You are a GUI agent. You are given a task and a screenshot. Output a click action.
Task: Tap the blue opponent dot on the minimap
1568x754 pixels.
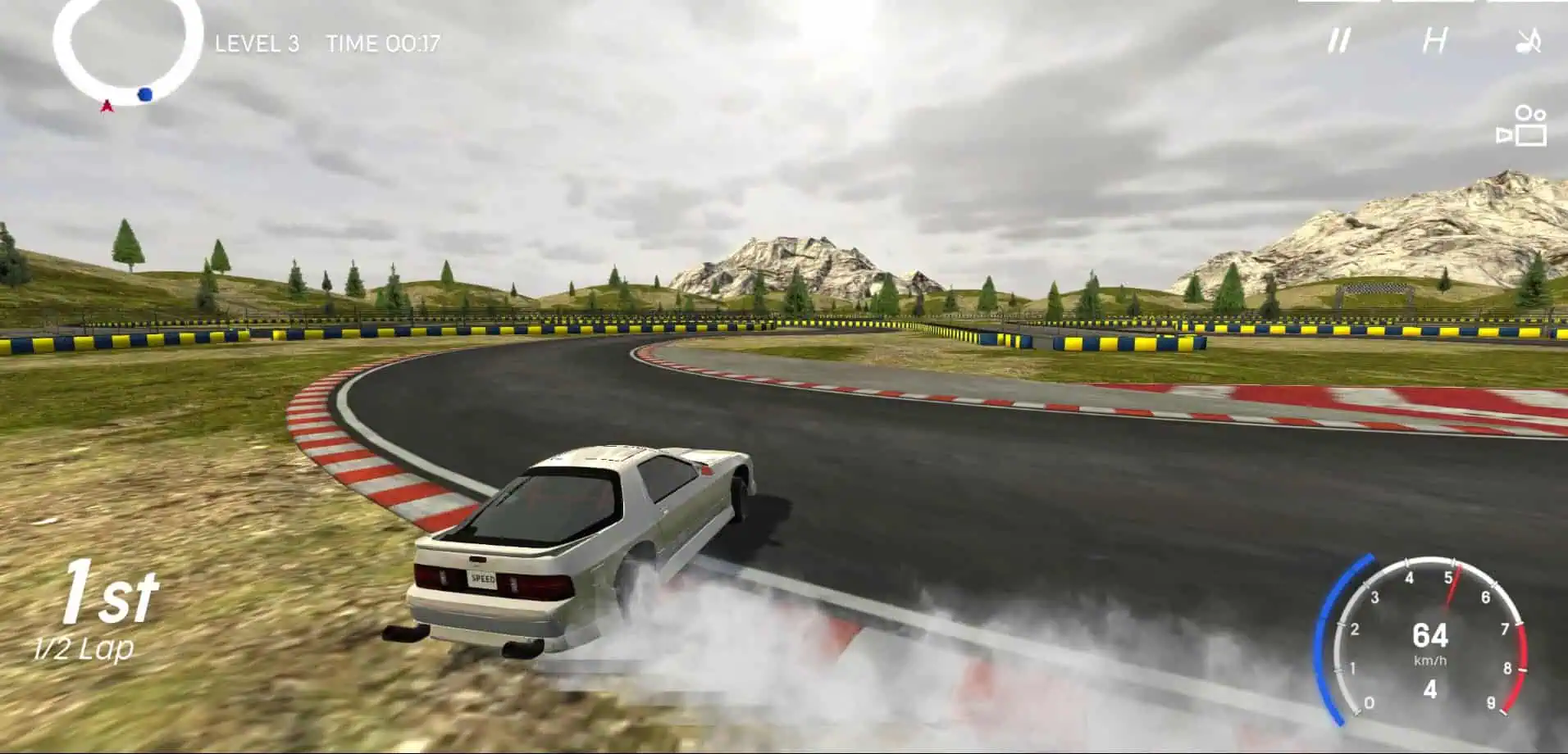click(x=144, y=96)
